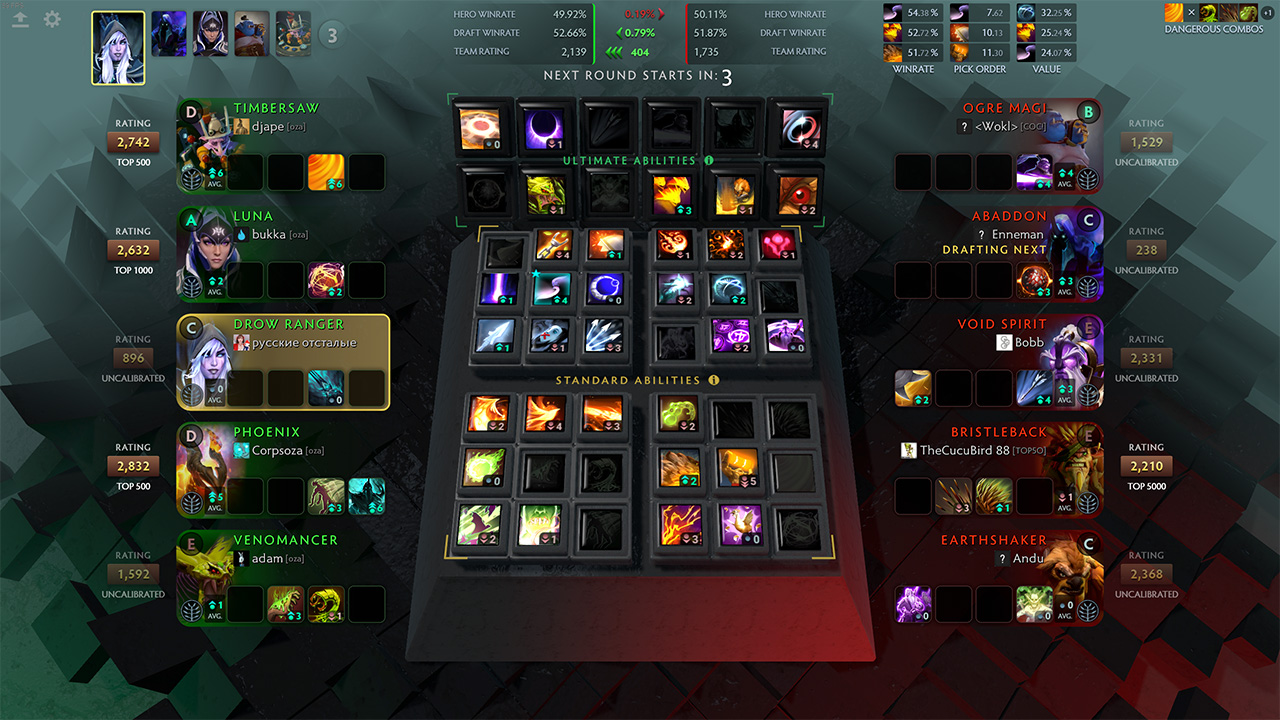1280x720 pixels.
Task: Draft the red eye ultimate ability
Action: tap(796, 194)
